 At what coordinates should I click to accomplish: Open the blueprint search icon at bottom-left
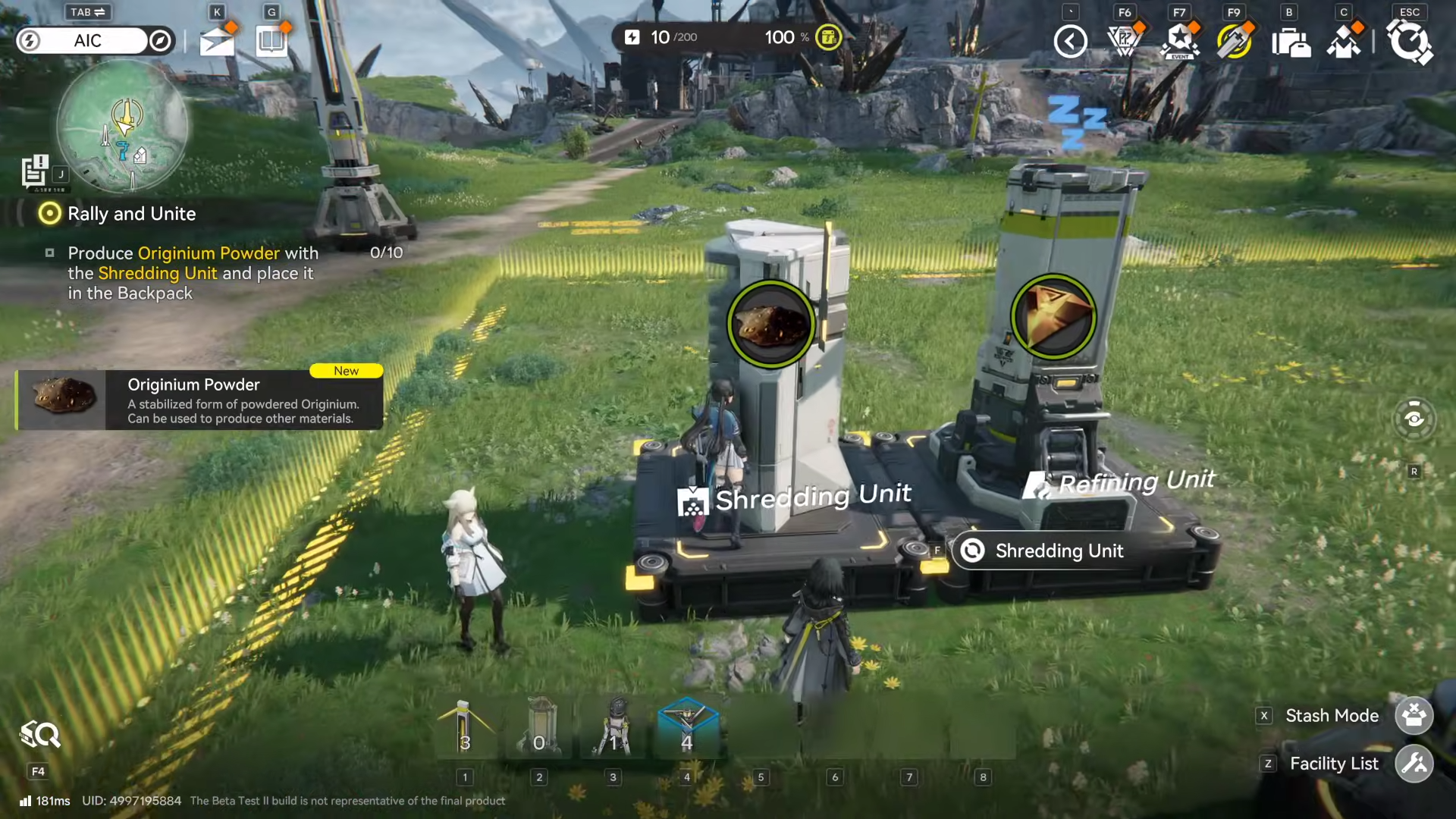pos(39,735)
